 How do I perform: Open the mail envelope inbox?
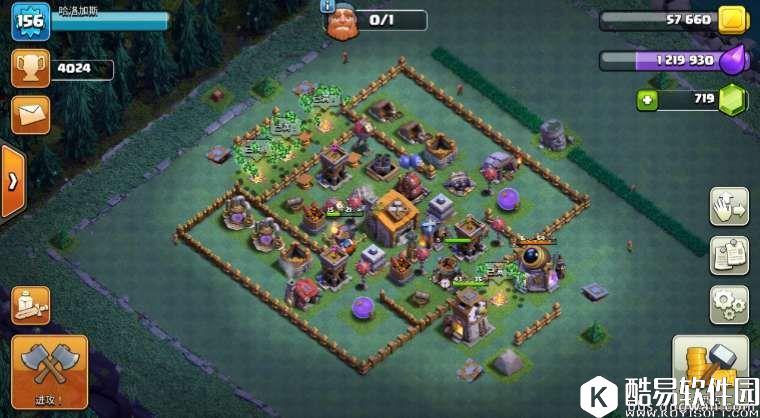click(30, 114)
